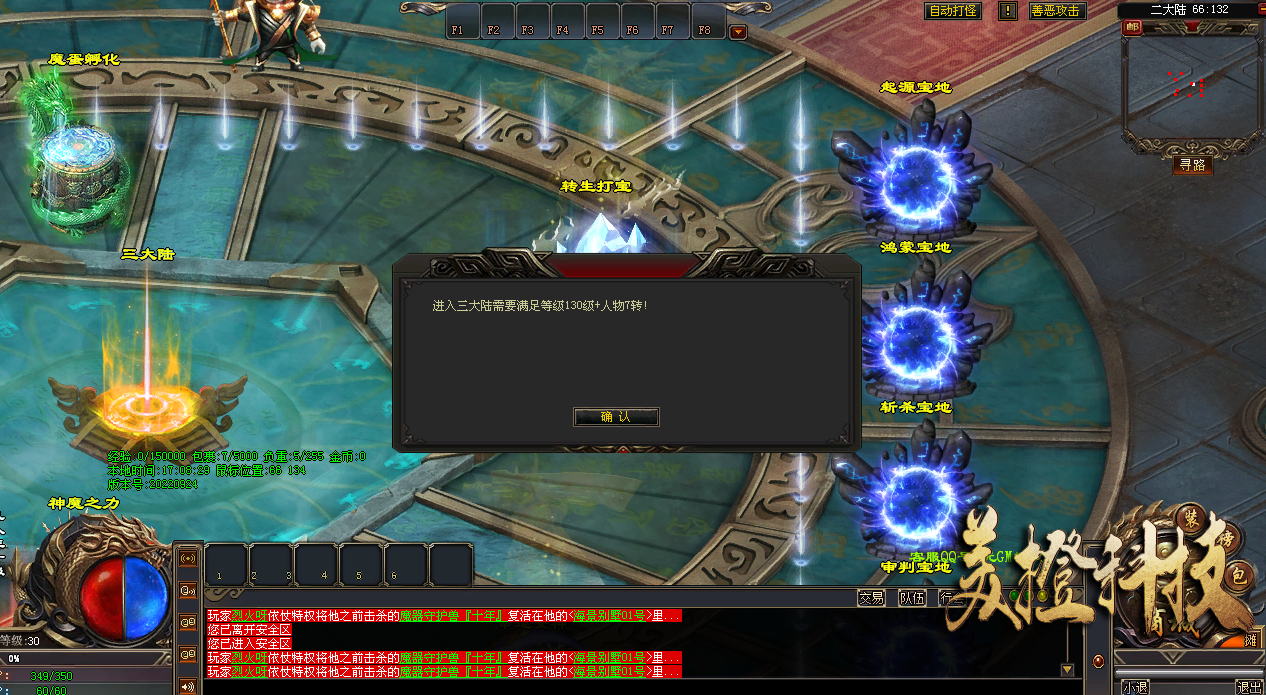The image size is (1266, 695).
Task: Open the 摊 stall button
Action: coord(1250,640)
